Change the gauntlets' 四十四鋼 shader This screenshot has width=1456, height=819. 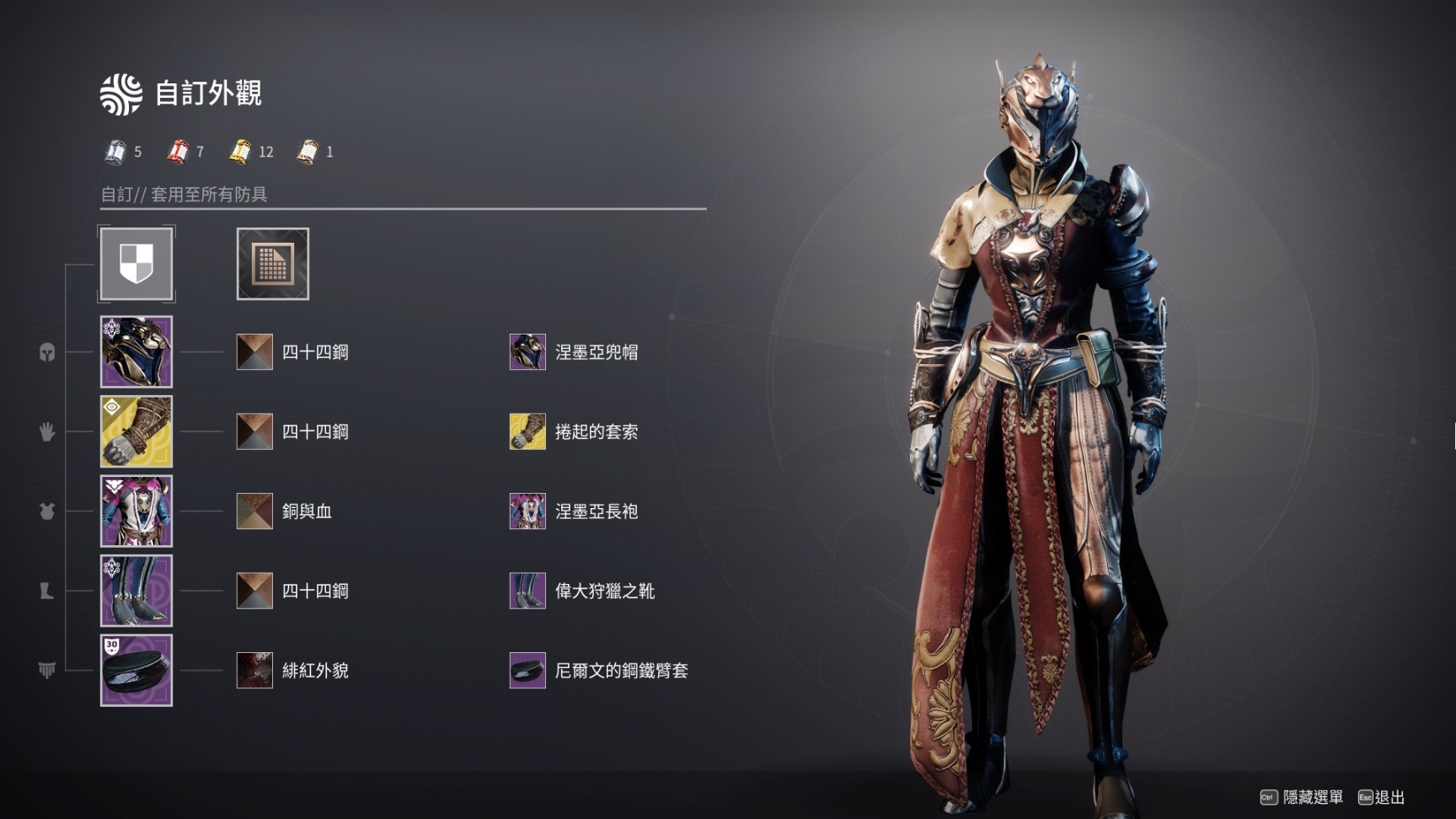tap(254, 431)
